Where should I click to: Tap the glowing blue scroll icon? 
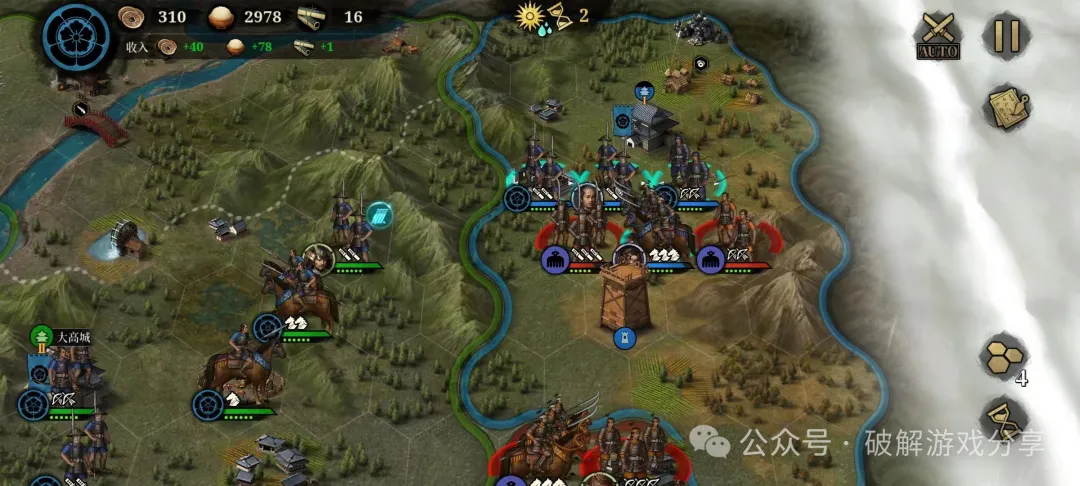(379, 214)
